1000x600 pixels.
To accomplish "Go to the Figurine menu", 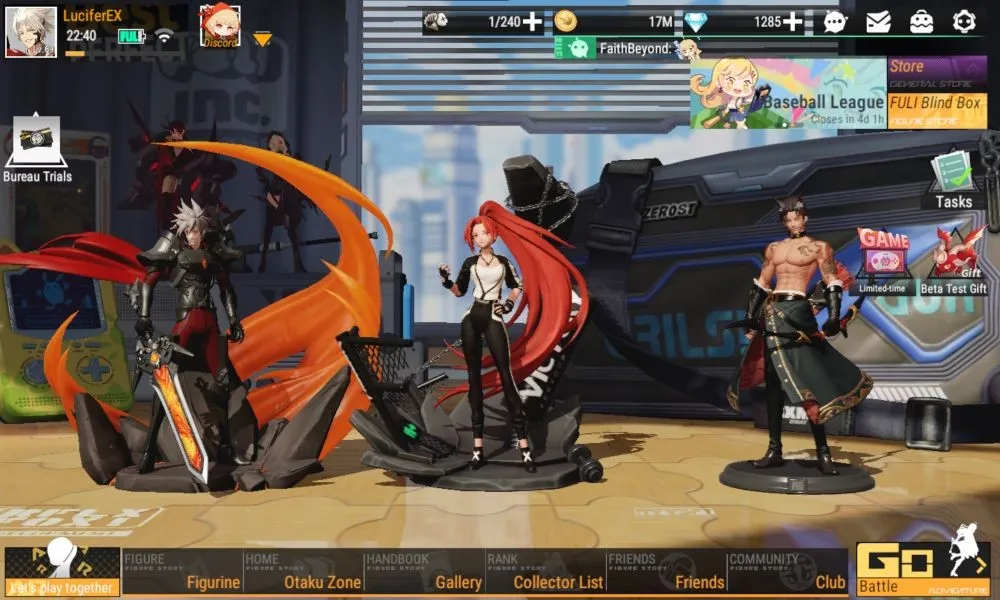I will [182, 572].
